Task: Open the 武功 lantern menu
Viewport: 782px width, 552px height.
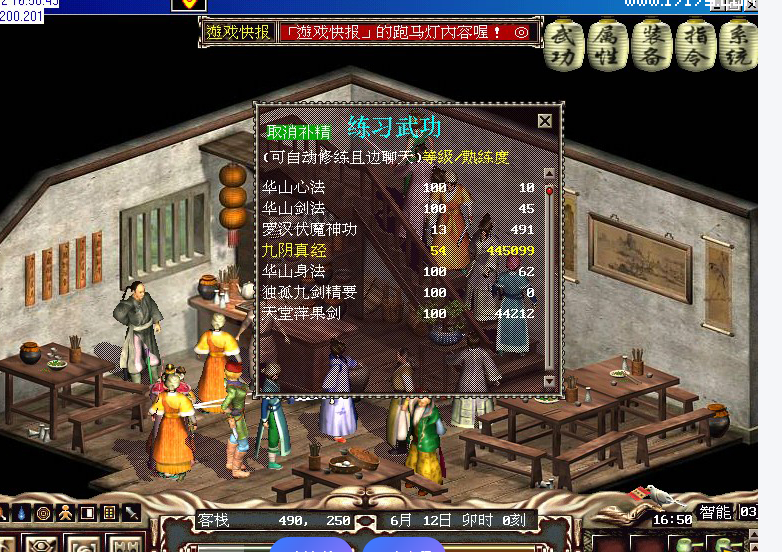Action: [x=567, y=44]
